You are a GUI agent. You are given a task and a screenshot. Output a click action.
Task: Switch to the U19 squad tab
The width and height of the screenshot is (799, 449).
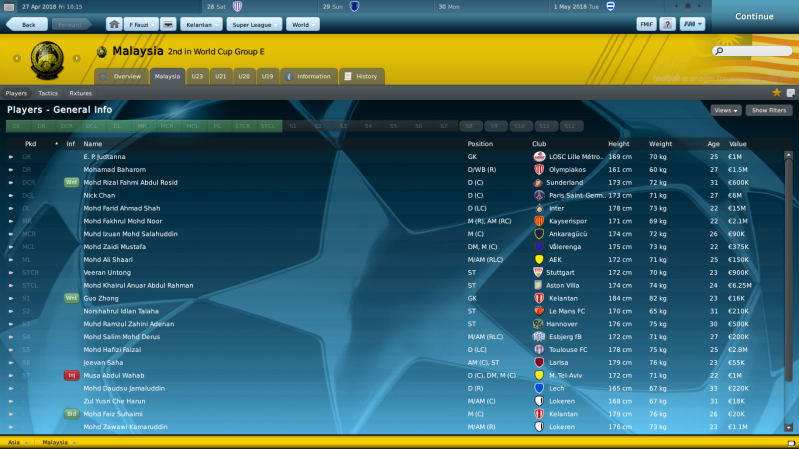tap(267, 76)
